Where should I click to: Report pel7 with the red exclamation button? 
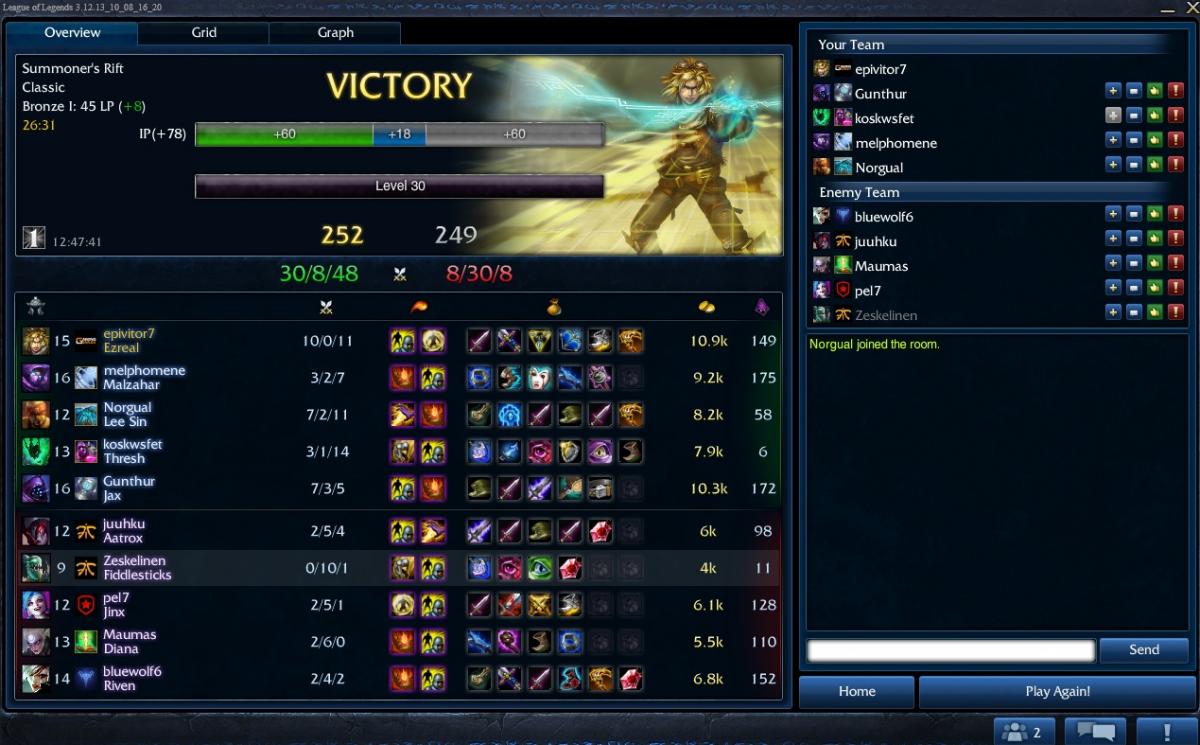click(x=1176, y=289)
